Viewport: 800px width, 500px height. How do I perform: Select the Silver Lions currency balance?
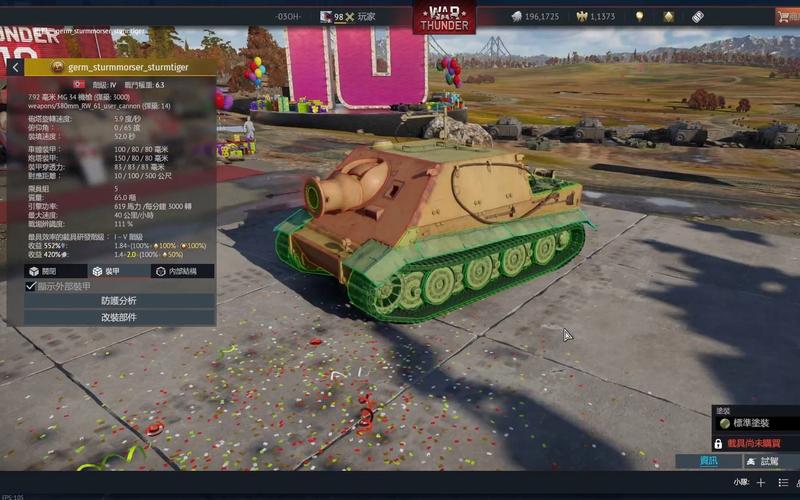click(535, 17)
